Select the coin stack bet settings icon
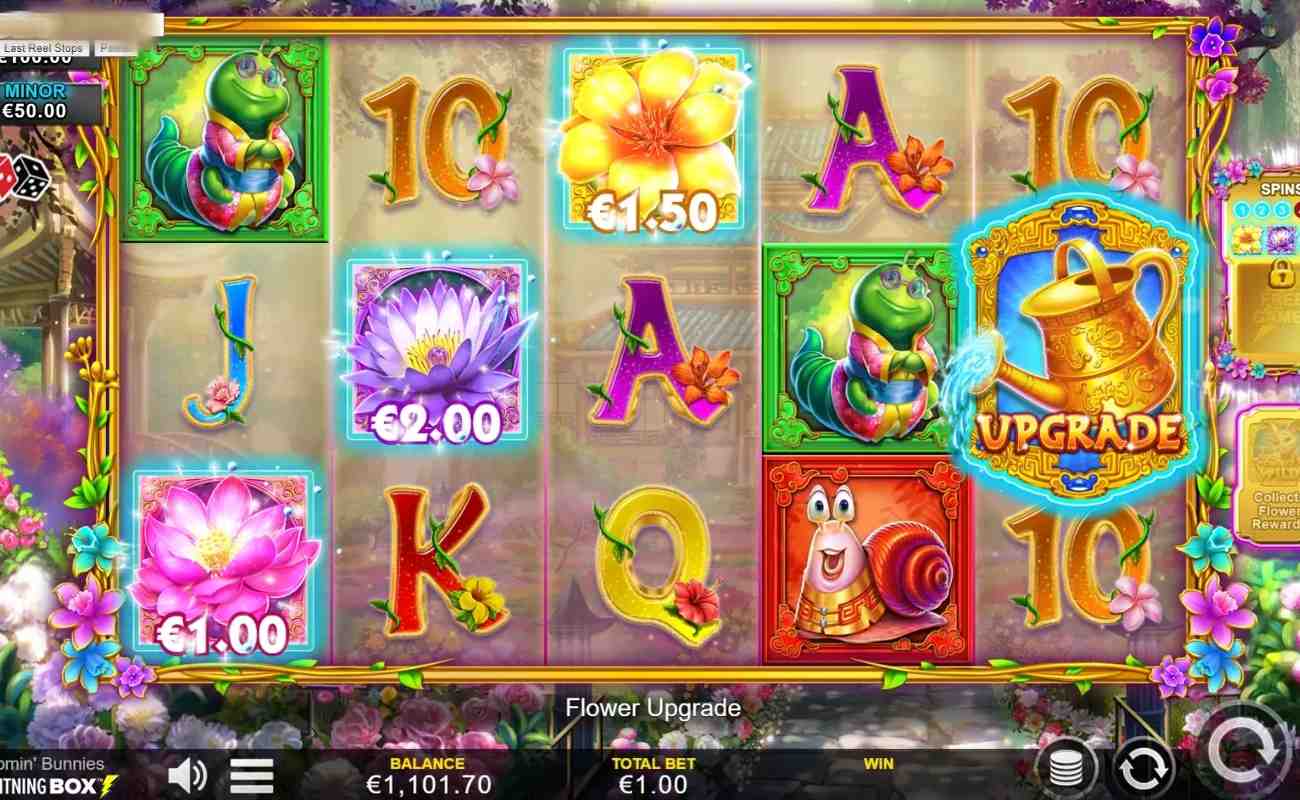 pos(1066,770)
